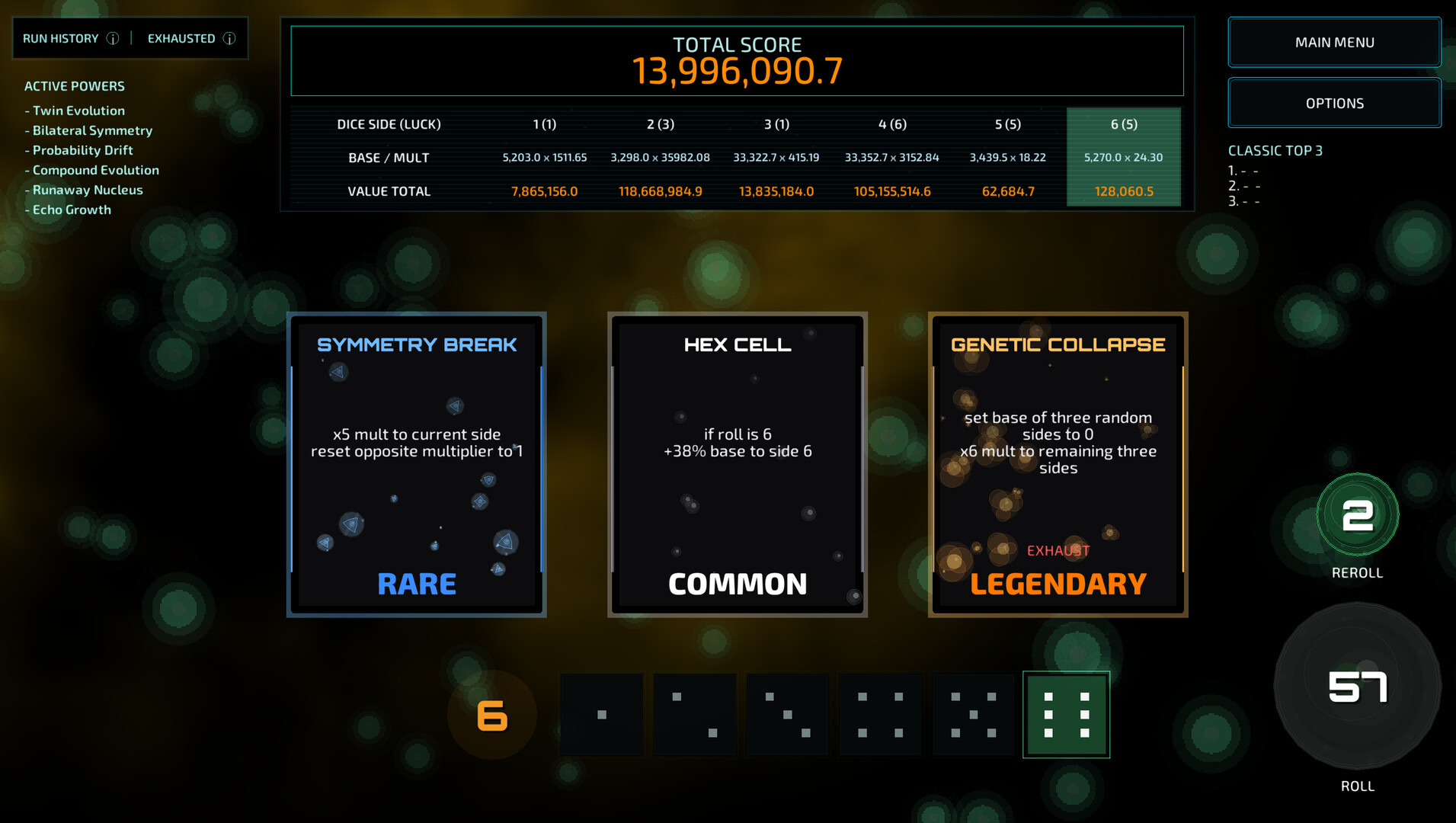
Task: Click the highlighted side 6 score column
Action: (1124, 157)
